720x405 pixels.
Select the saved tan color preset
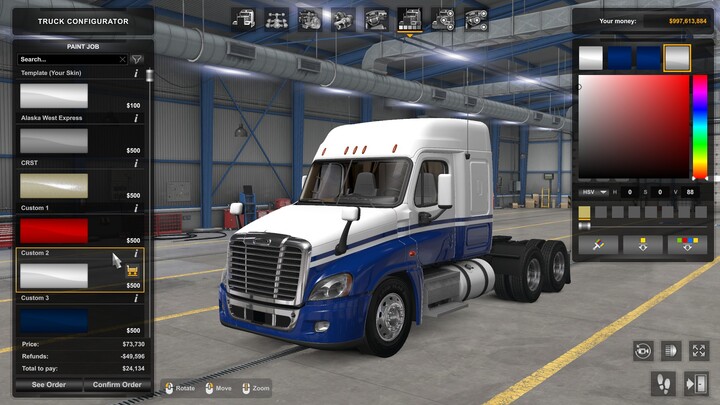pyautogui.click(x=584, y=212)
